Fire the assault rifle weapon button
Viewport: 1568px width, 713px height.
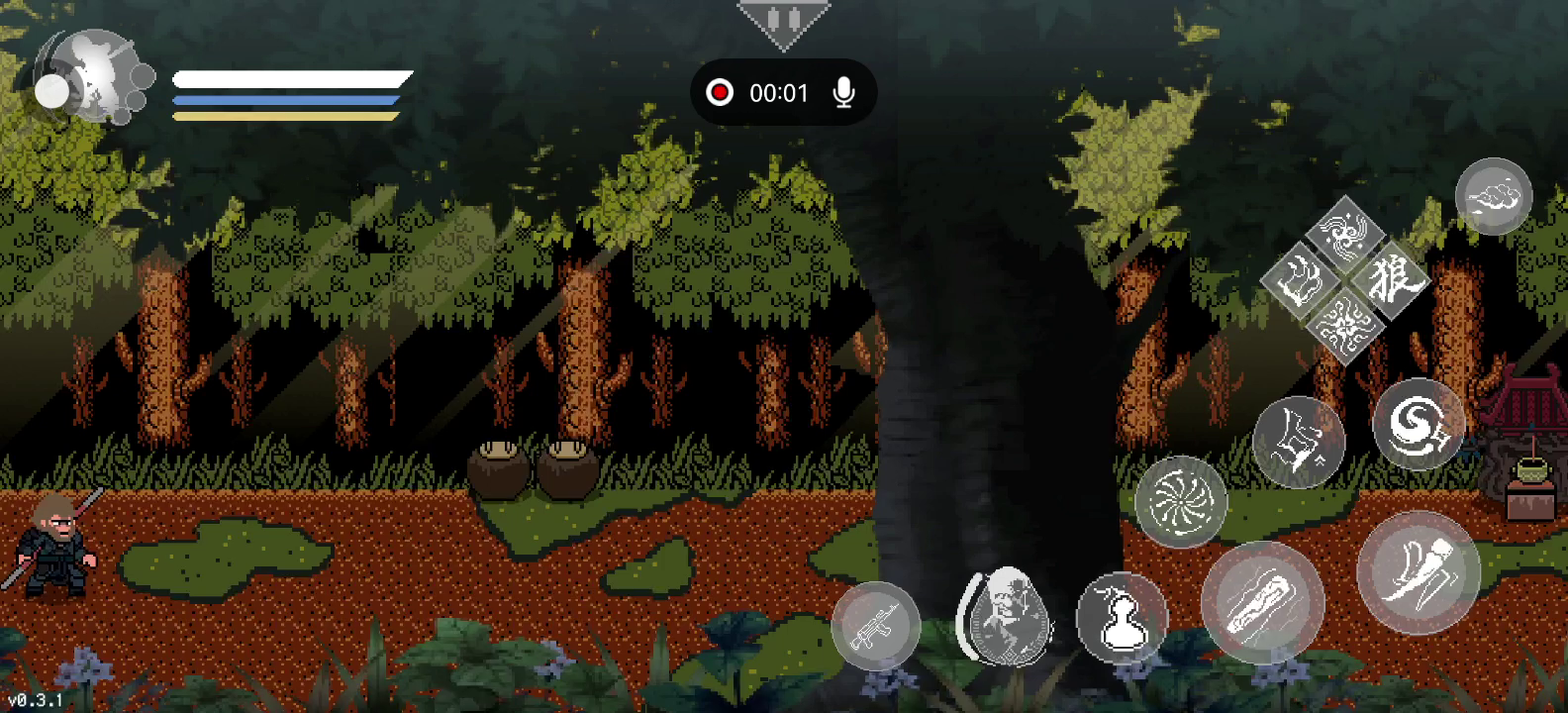[x=876, y=626]
